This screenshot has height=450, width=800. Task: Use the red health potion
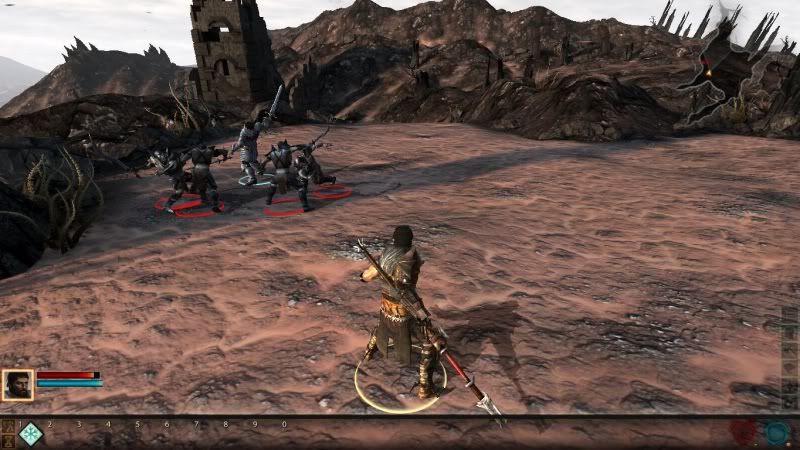pos(743,433)
